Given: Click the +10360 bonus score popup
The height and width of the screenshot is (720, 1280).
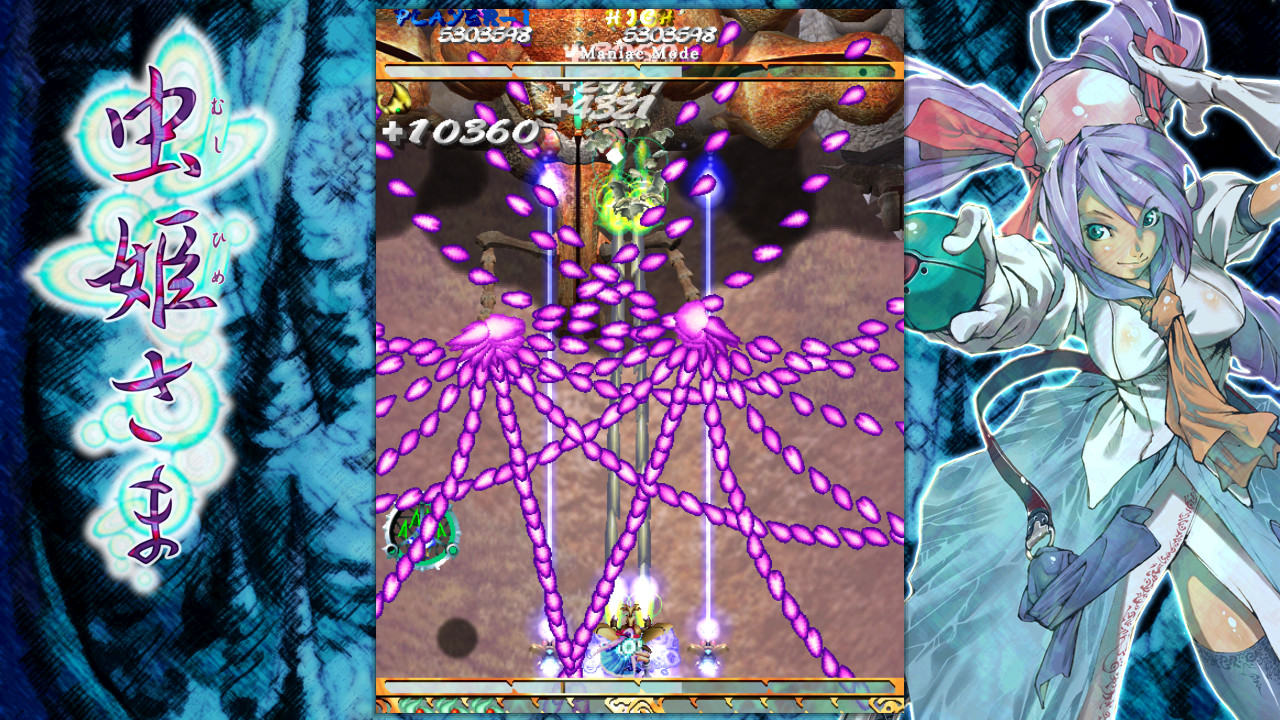Looking at the screenshot, I should (x=460, y=128).
